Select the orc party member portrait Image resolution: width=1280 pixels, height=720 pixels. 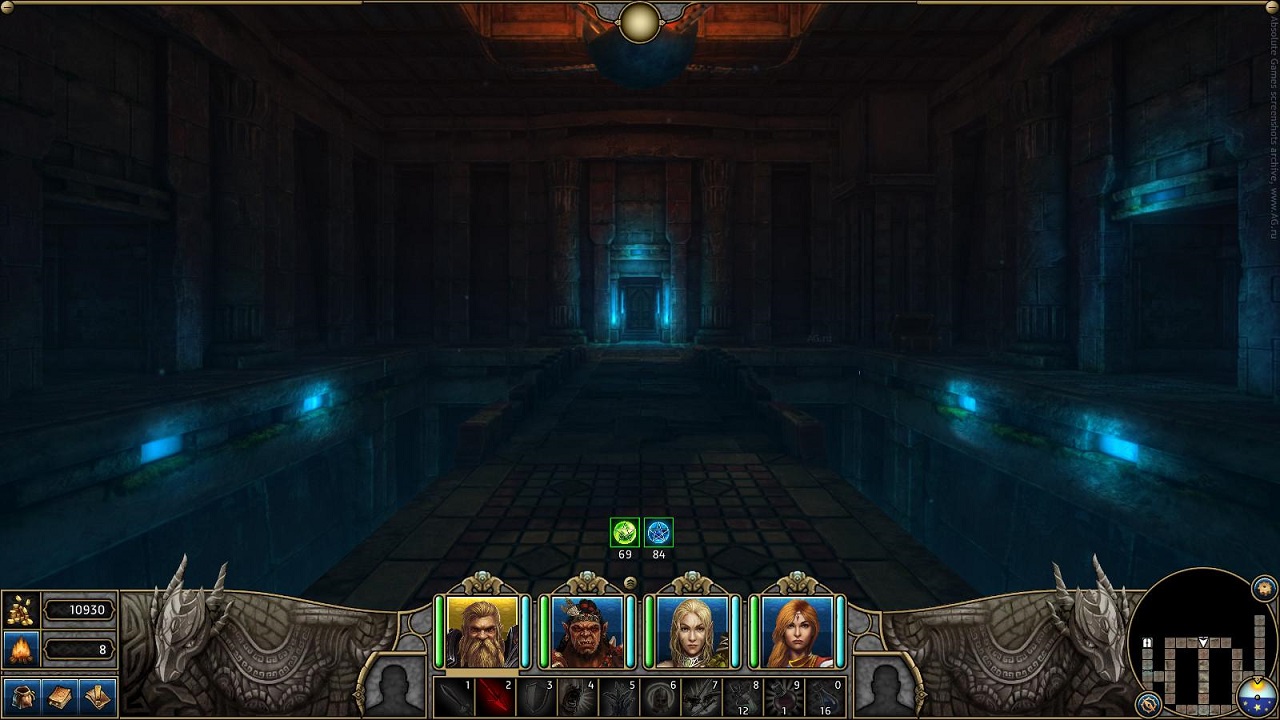coord(587,631)
